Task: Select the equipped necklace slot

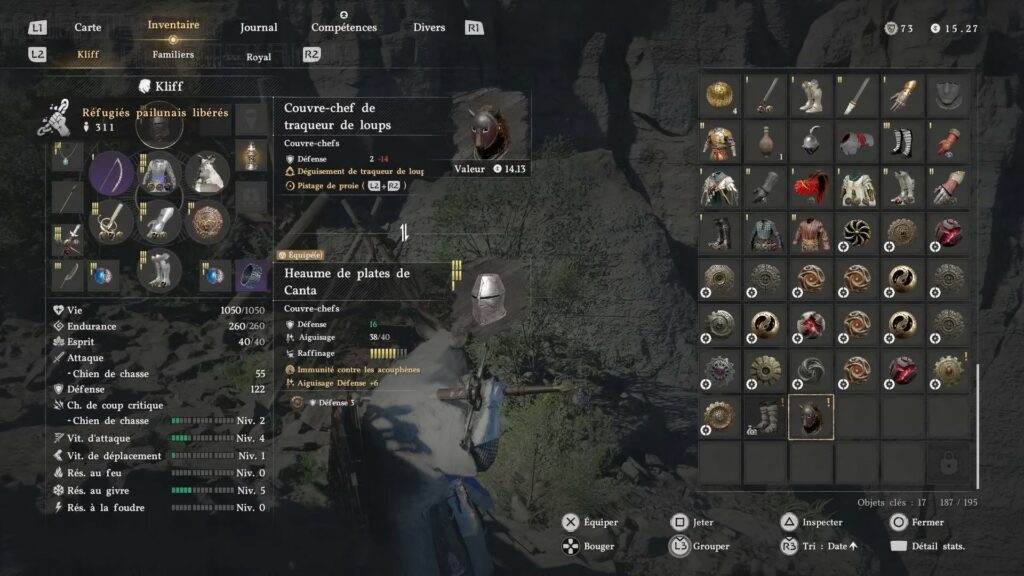Action: 68,157
